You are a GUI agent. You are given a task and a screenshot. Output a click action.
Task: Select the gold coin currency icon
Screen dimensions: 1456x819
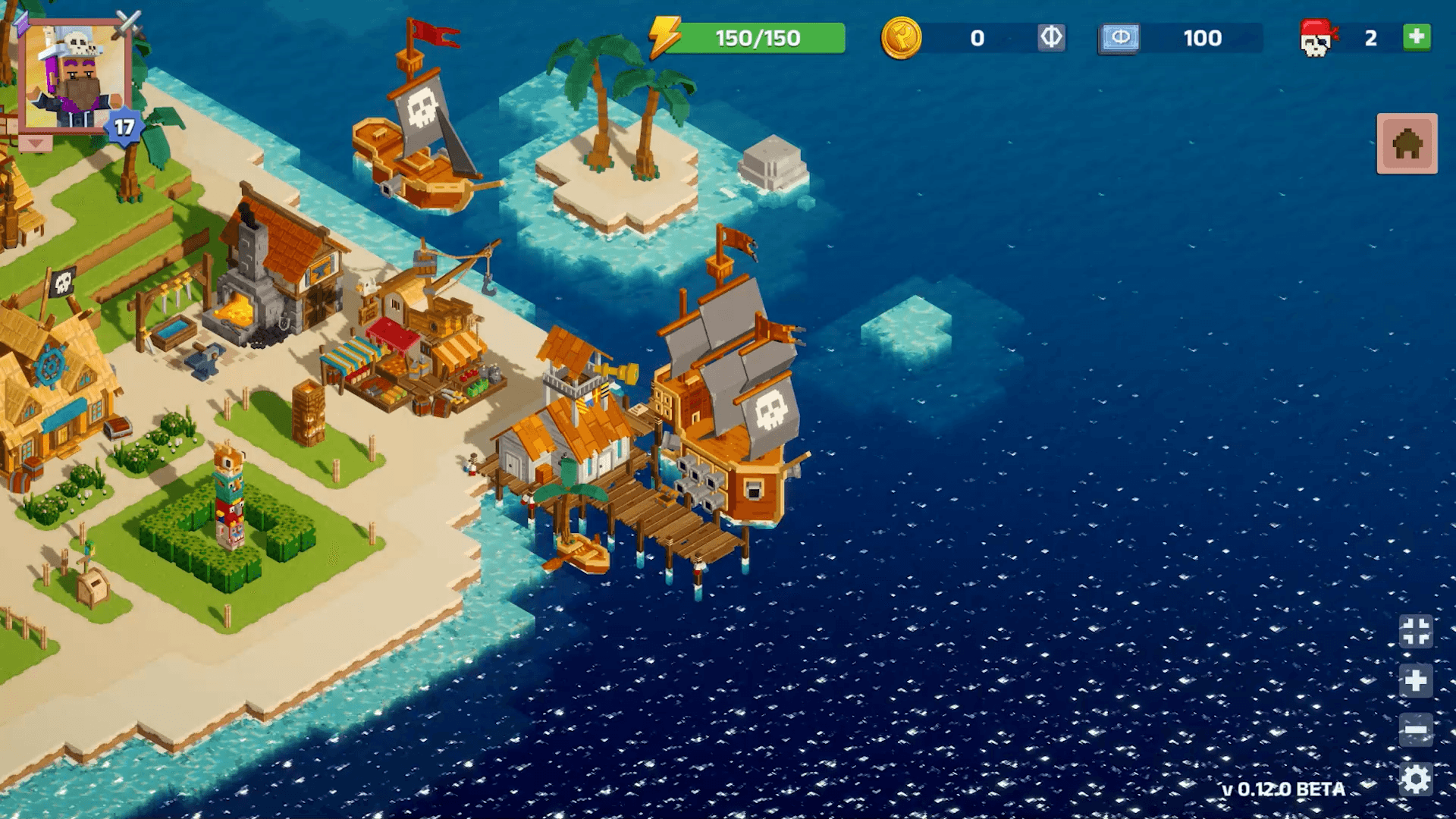click(x=904, y=39)
